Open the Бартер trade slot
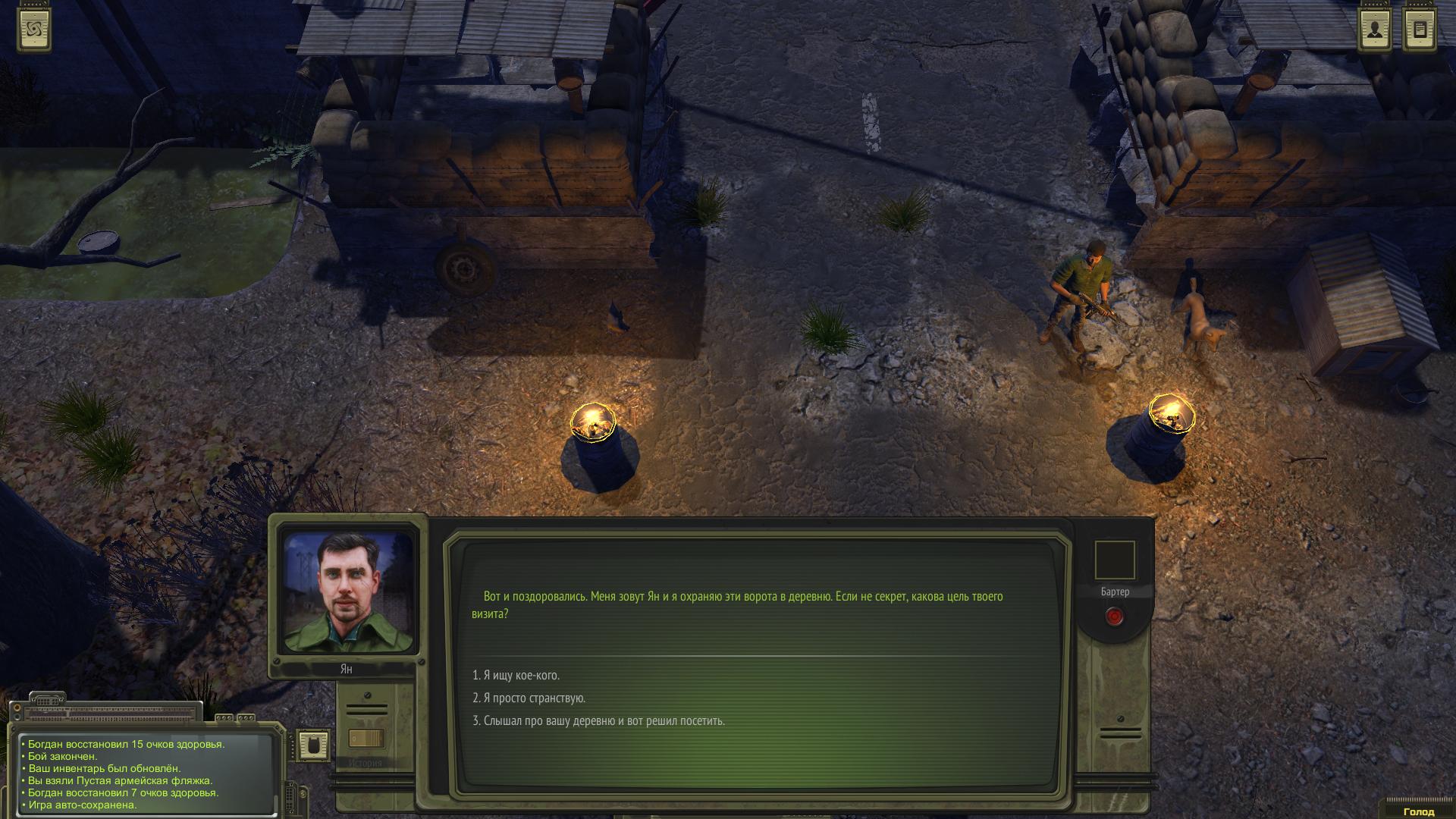Image resolution: width=1456 pixels, height=819 pixels. pos(1114,560)
